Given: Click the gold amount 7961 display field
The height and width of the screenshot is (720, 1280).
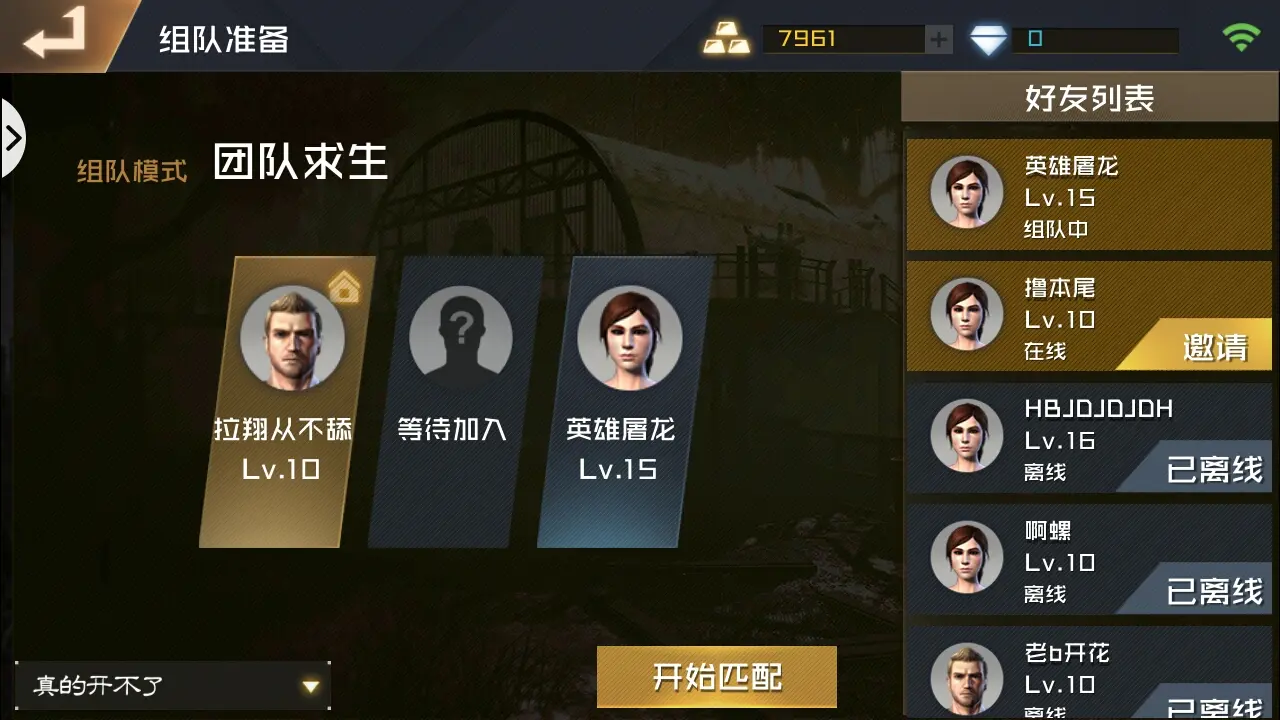Looking at the screenshot, I should coord(845,39).
